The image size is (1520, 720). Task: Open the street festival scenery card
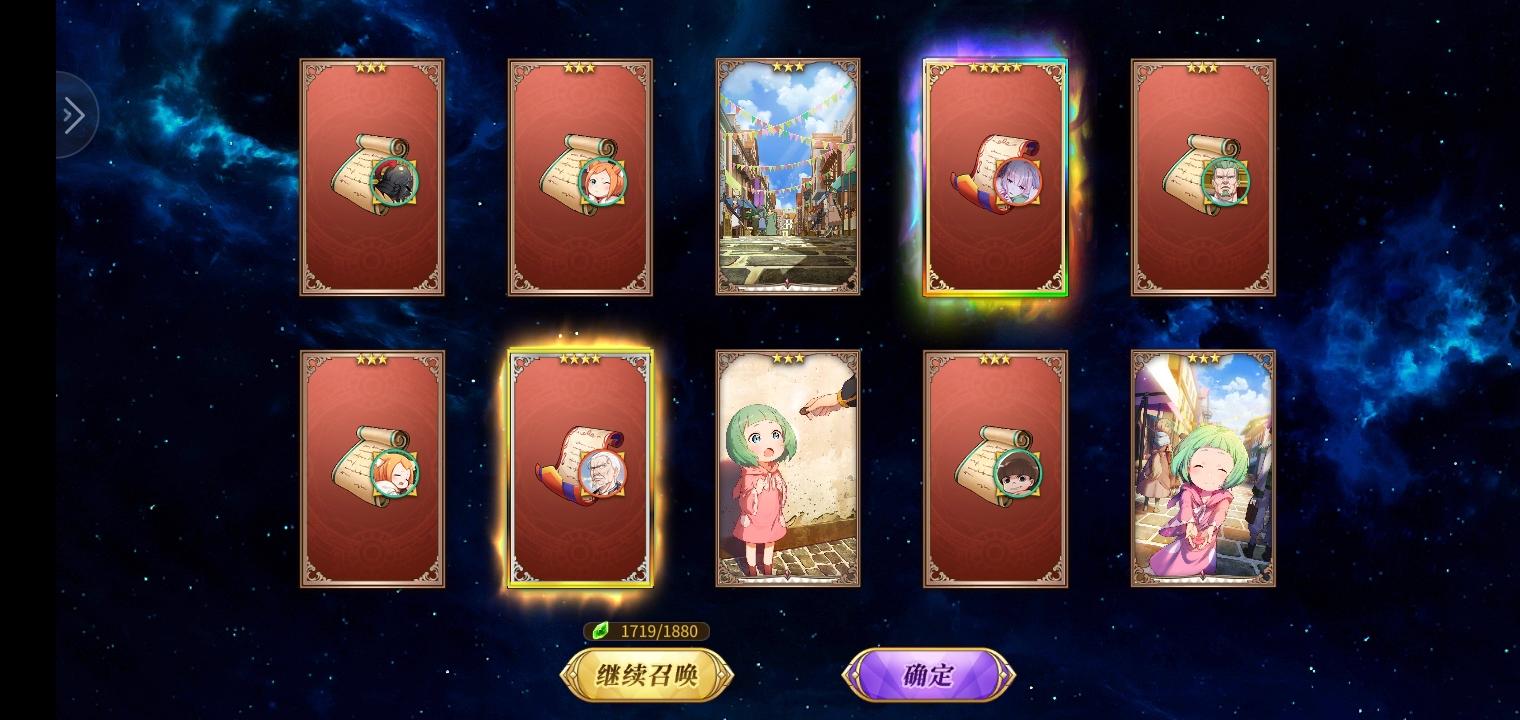click(x=788, y=177)
